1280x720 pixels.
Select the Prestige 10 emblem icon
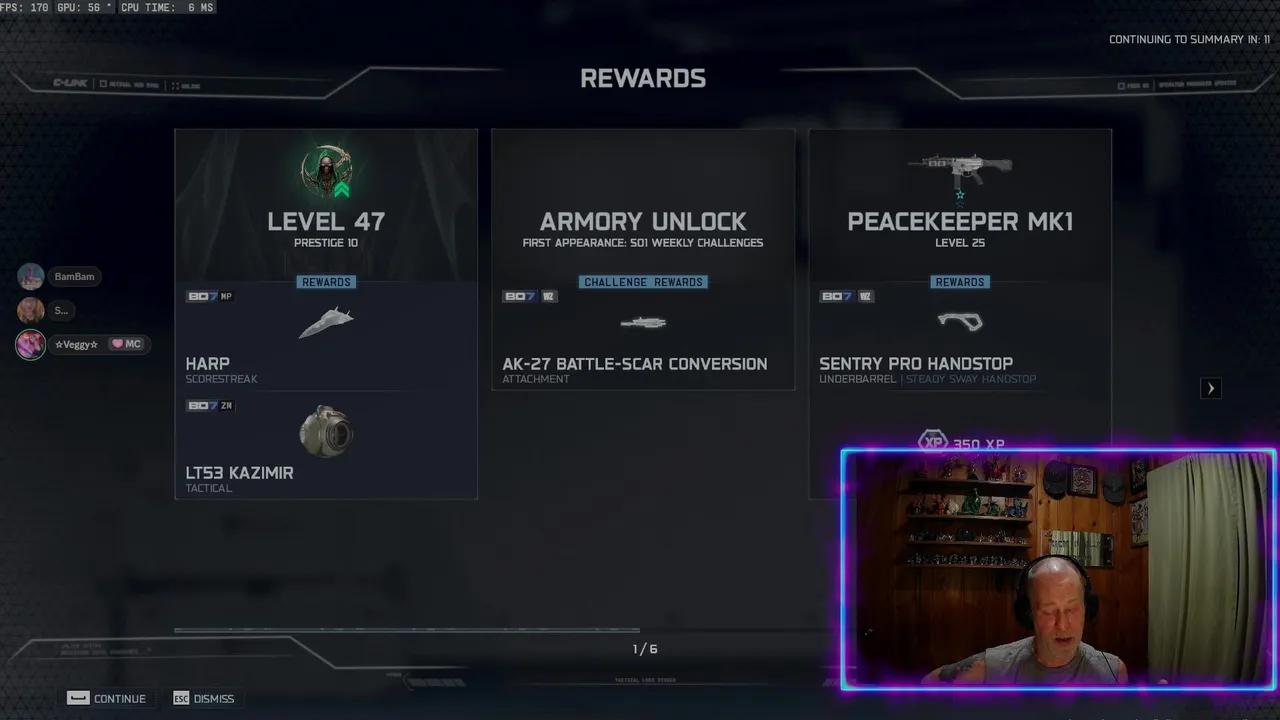(326, 172)
